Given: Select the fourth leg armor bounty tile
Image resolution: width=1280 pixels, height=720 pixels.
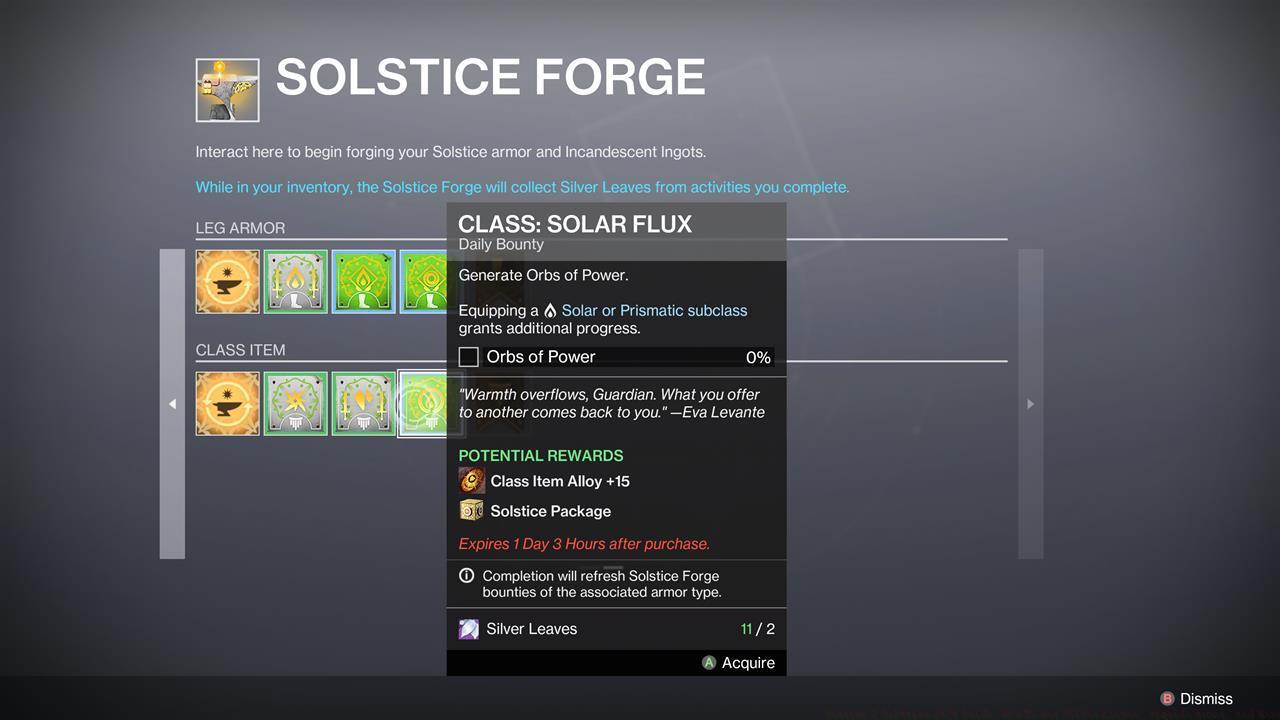Looking at the screenshot, I should click(425, 281).
